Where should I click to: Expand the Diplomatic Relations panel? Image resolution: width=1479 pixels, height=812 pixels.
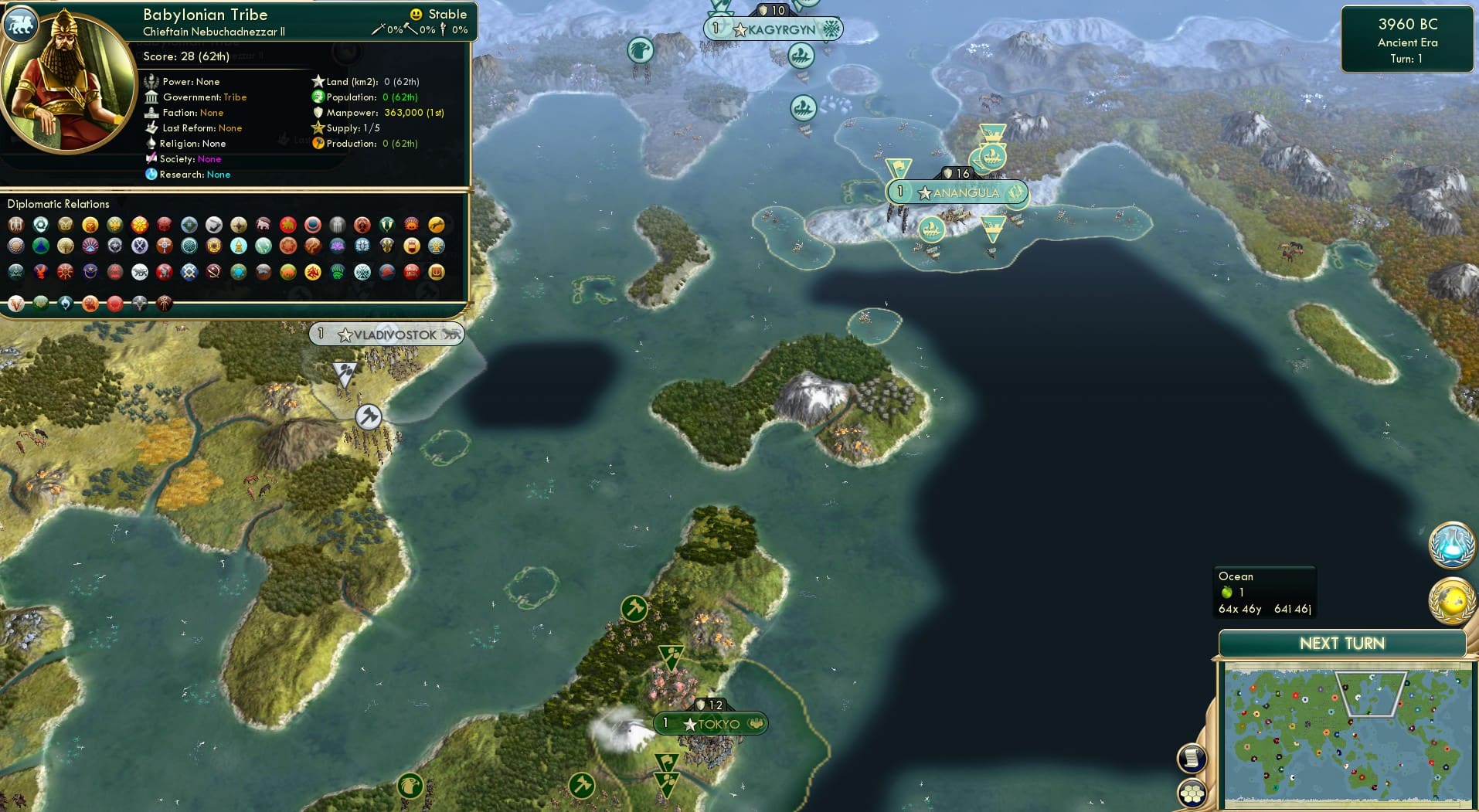59,204
